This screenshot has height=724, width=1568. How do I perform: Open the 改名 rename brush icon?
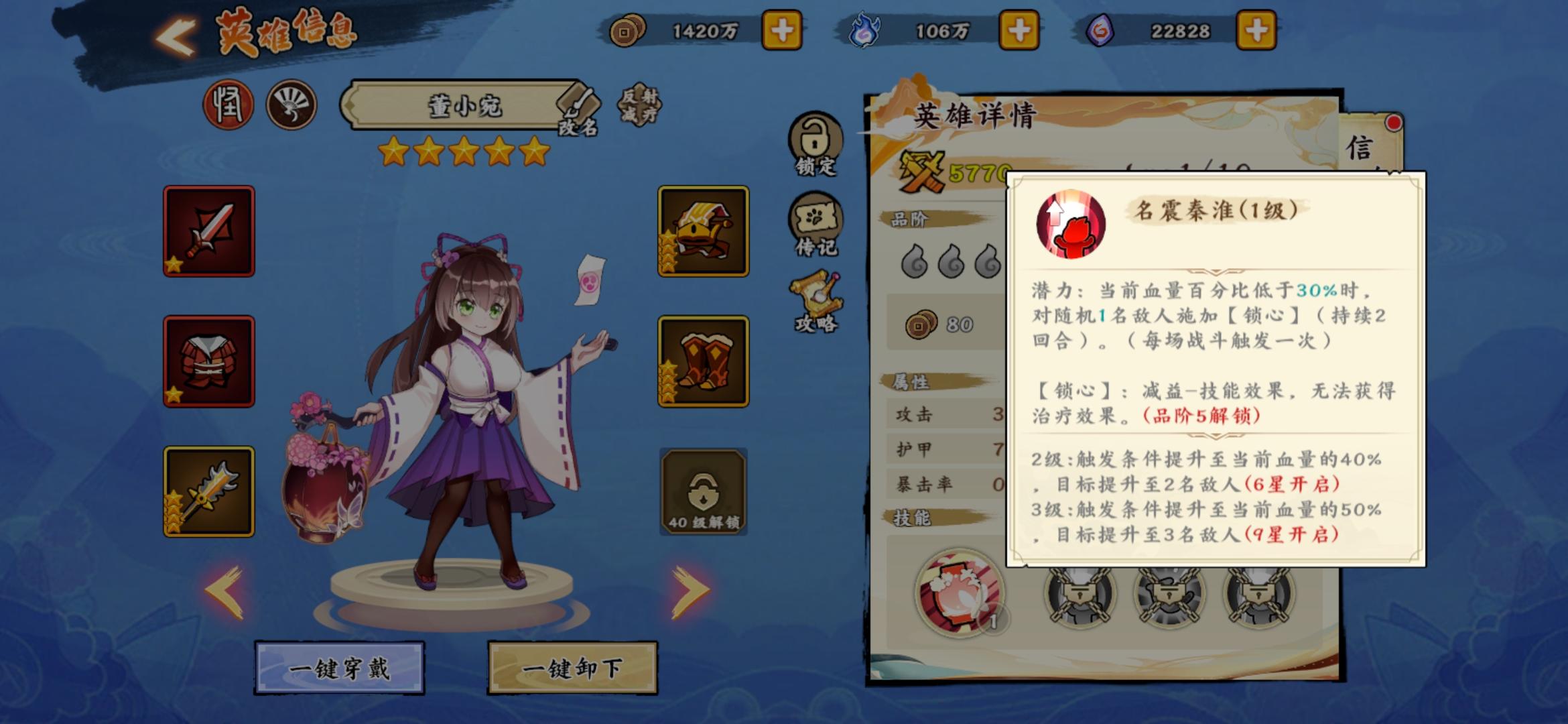pos(576,107)
